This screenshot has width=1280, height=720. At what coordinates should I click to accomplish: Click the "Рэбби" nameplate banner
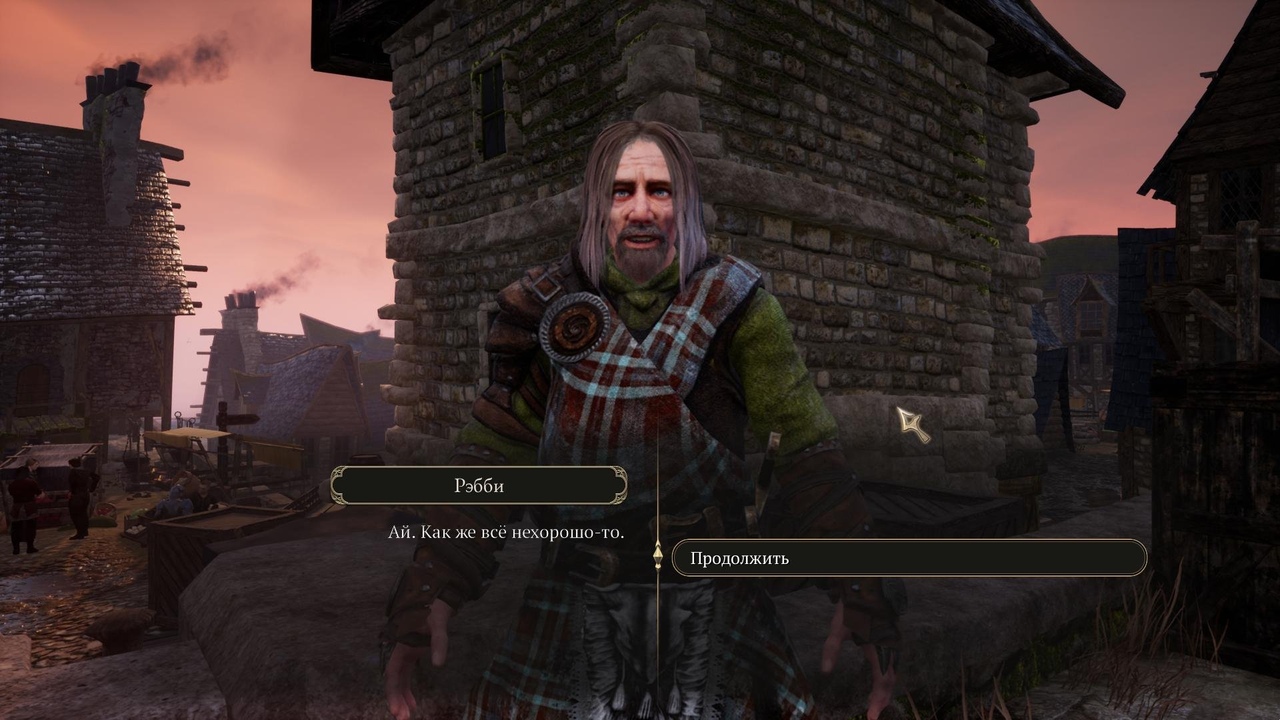(482, 484)
